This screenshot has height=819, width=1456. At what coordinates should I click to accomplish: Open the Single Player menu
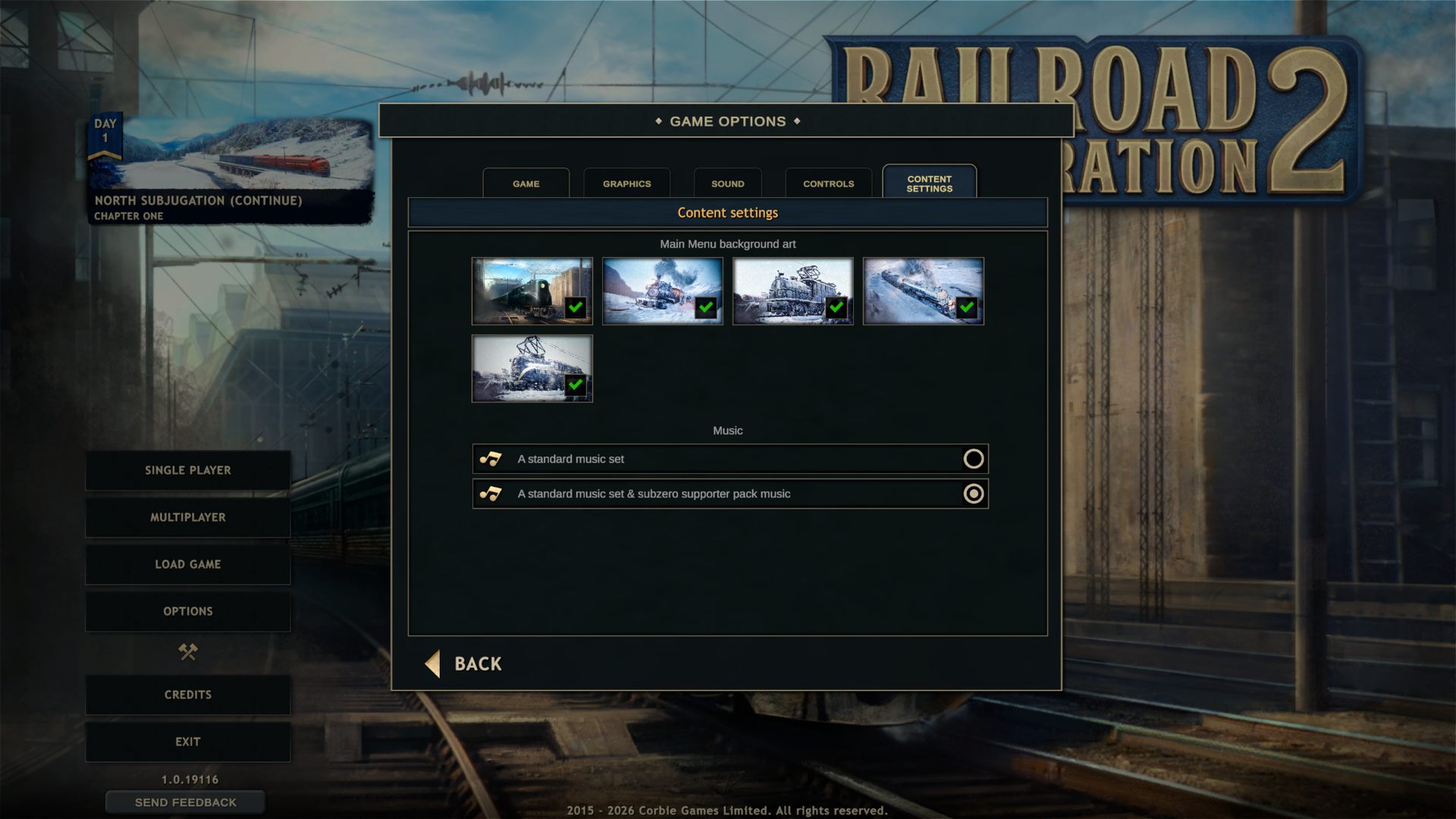tap(187, 470)
